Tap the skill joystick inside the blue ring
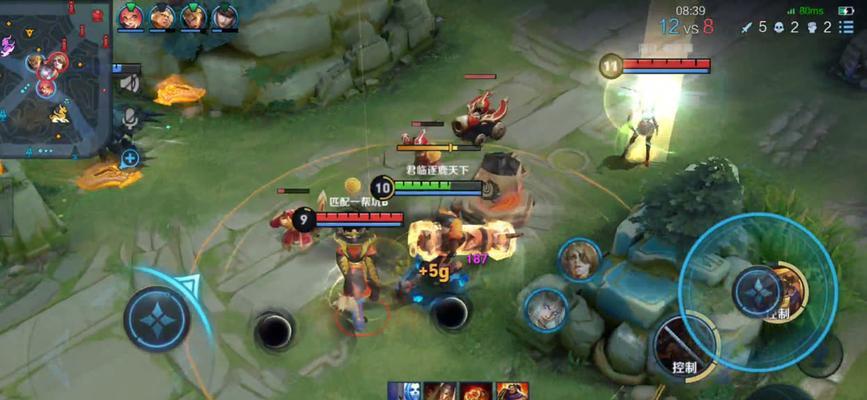867x400 pixels. pos(758,291)
